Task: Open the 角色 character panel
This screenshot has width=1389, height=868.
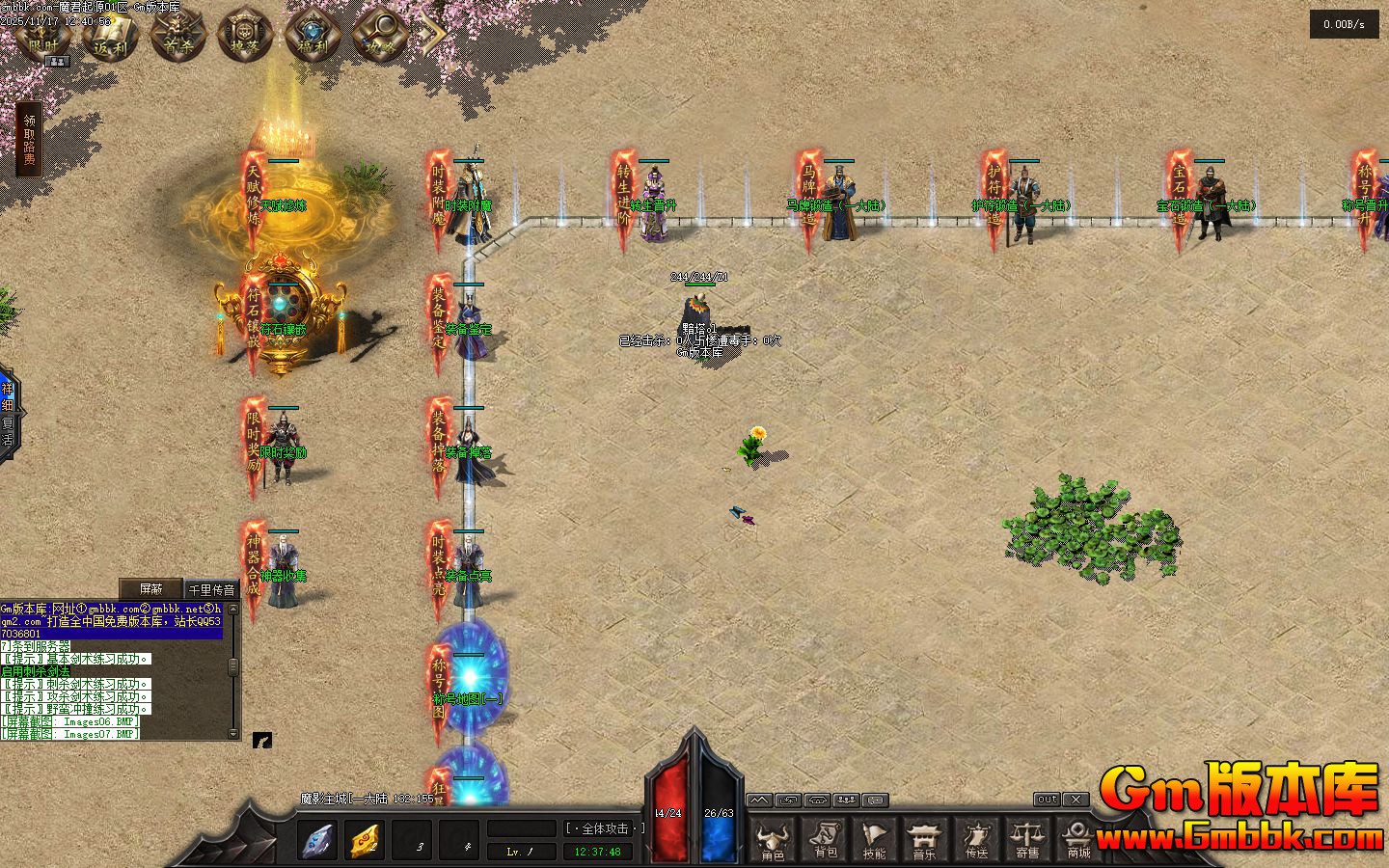Action: click(773, 839)
